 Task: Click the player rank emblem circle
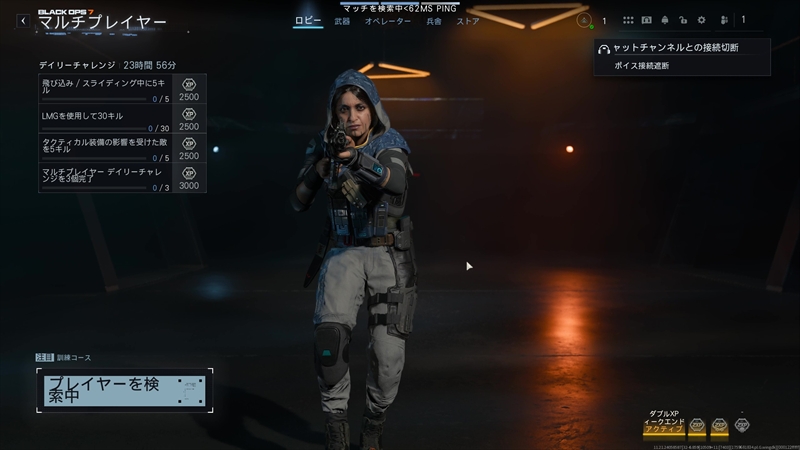(585, 20)
